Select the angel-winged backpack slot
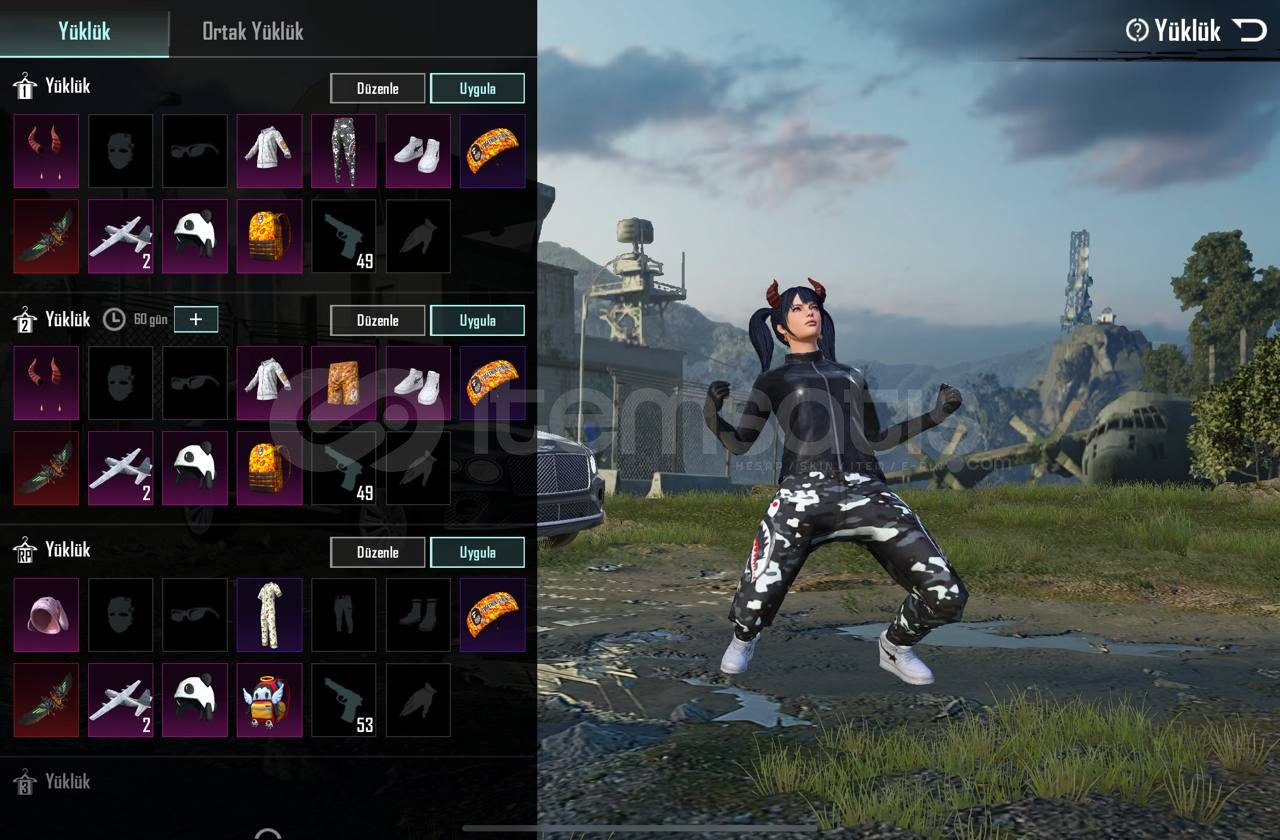1280x840 pixels. click(270, 700)
